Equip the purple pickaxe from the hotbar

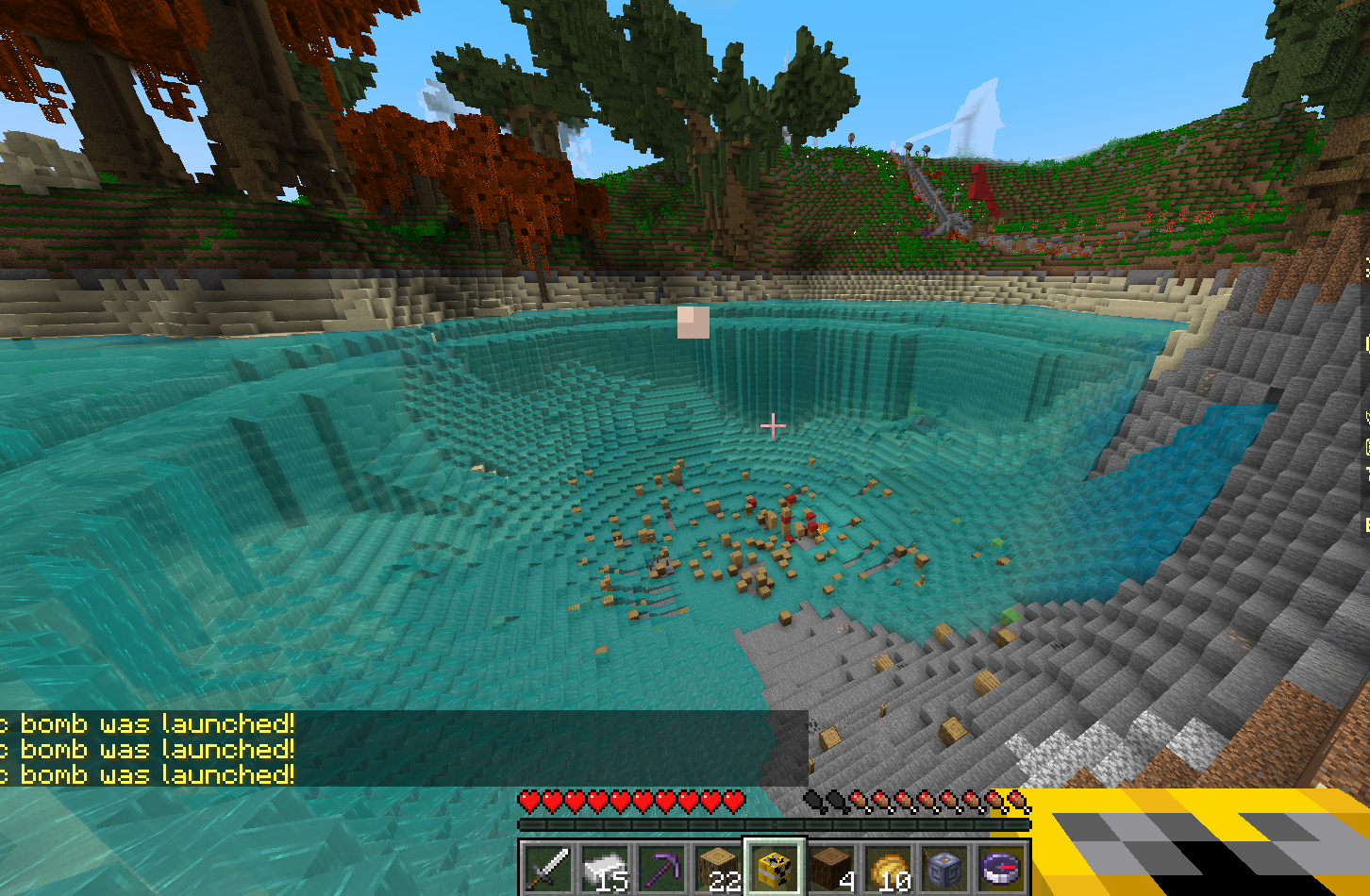coord(660,867)
